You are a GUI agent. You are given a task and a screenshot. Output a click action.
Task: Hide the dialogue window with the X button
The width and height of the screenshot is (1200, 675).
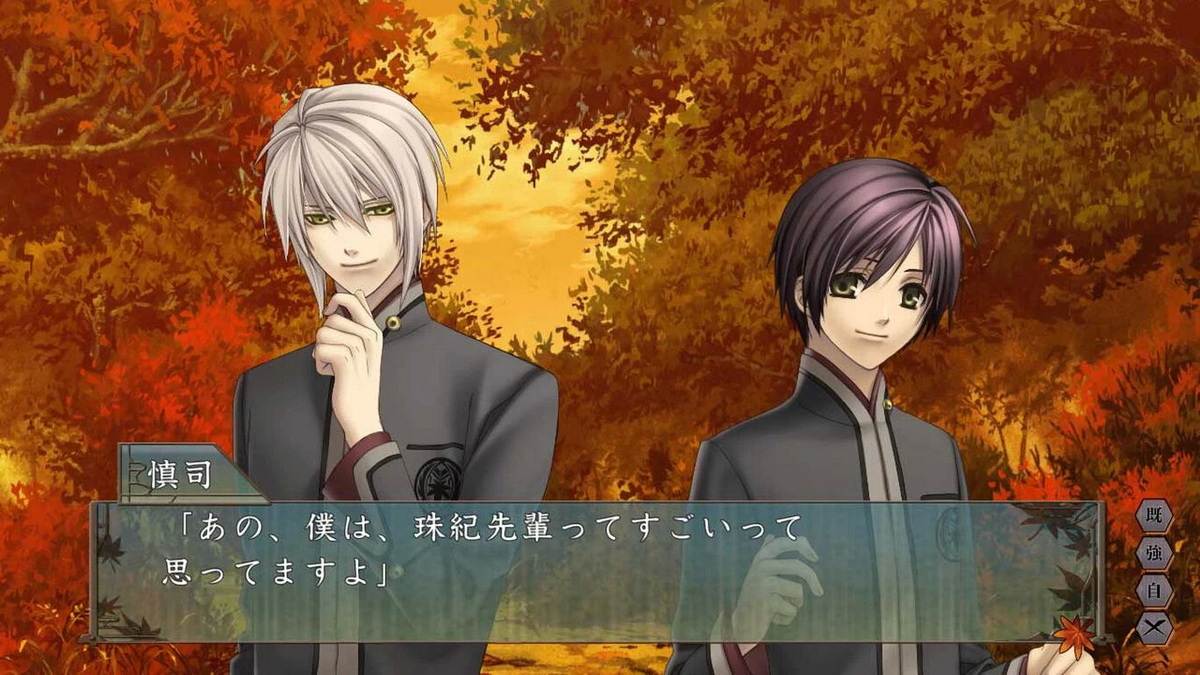1153,627
